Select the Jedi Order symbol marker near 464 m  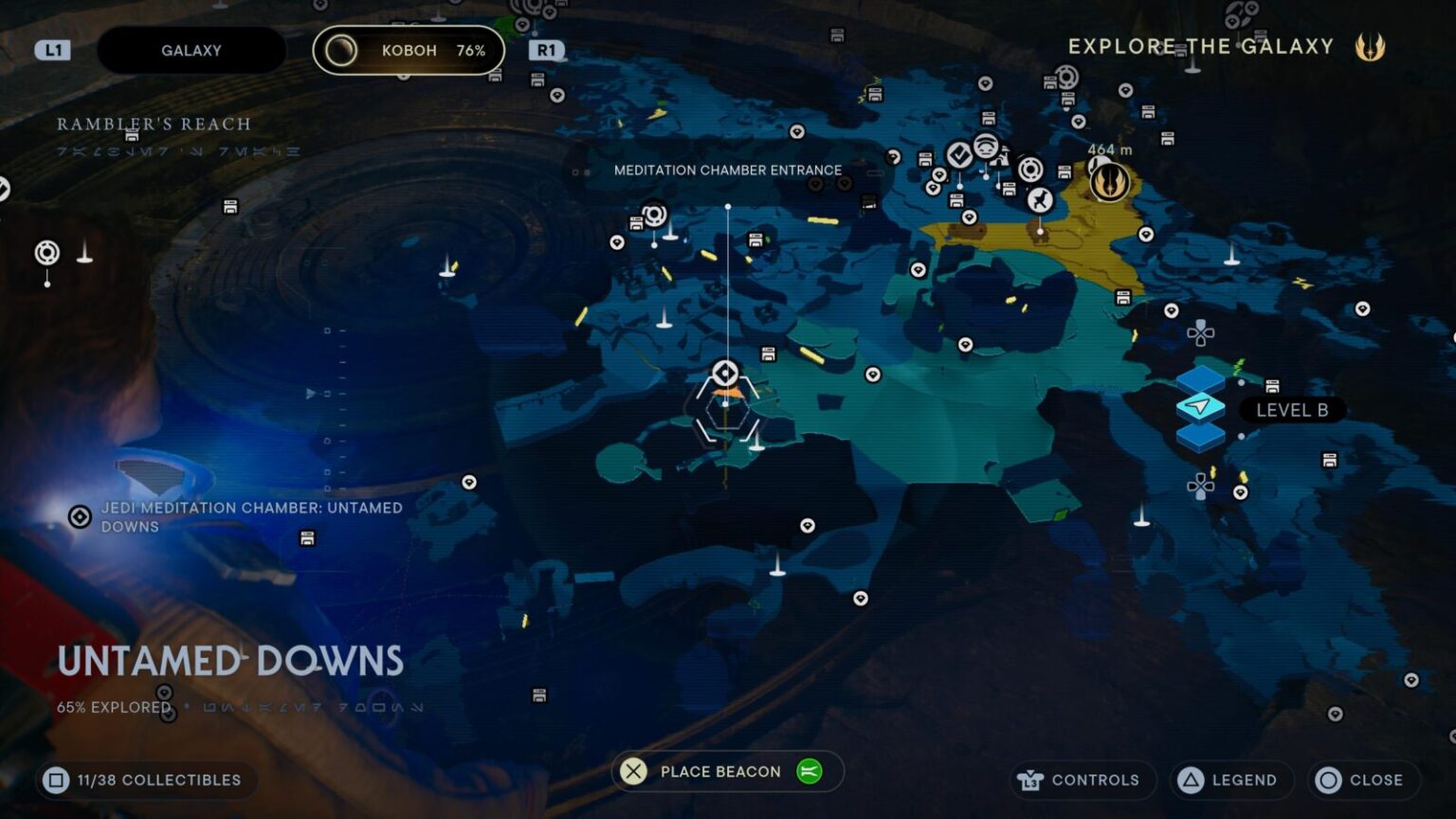coord(1107,182)
